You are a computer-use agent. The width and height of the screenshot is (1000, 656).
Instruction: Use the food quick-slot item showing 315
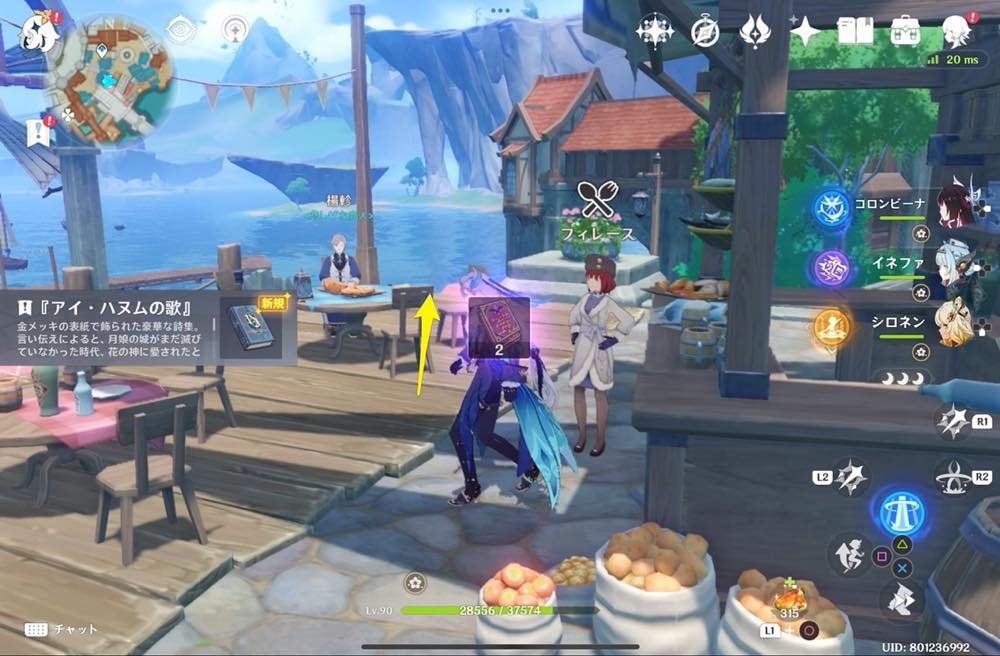tap(789, 601)
